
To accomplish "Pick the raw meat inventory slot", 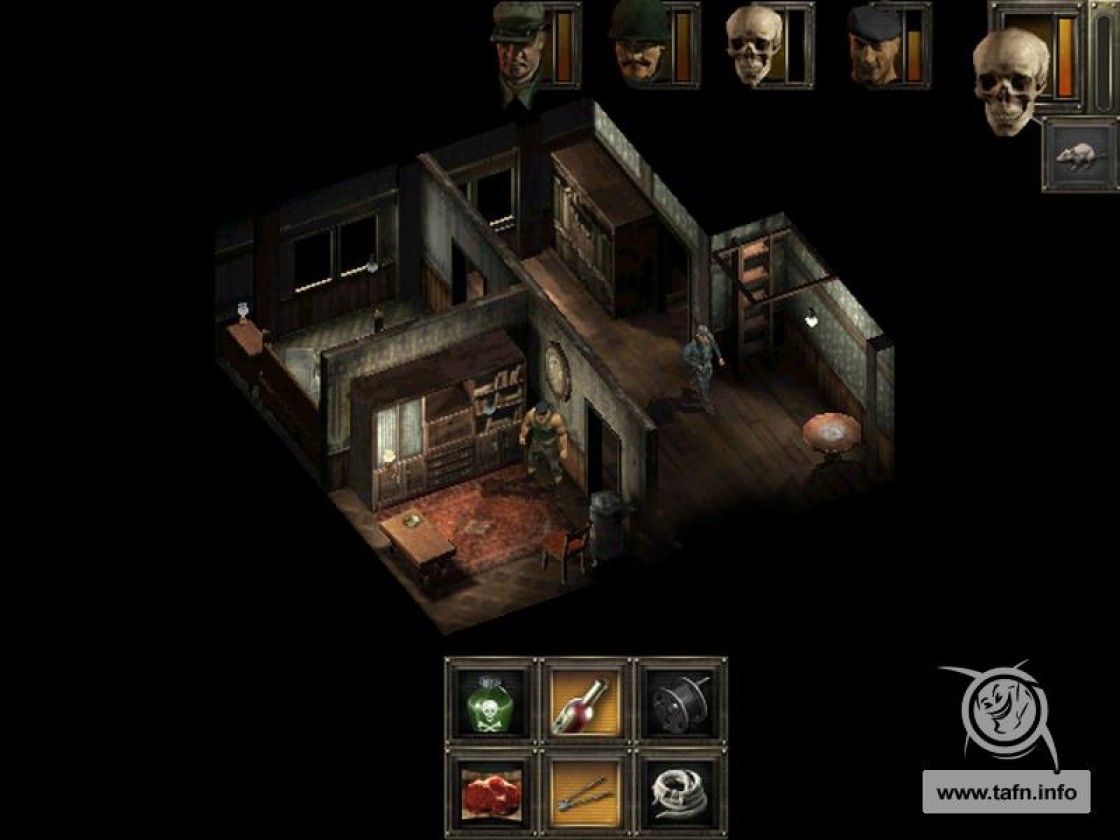I will point(490,792).
